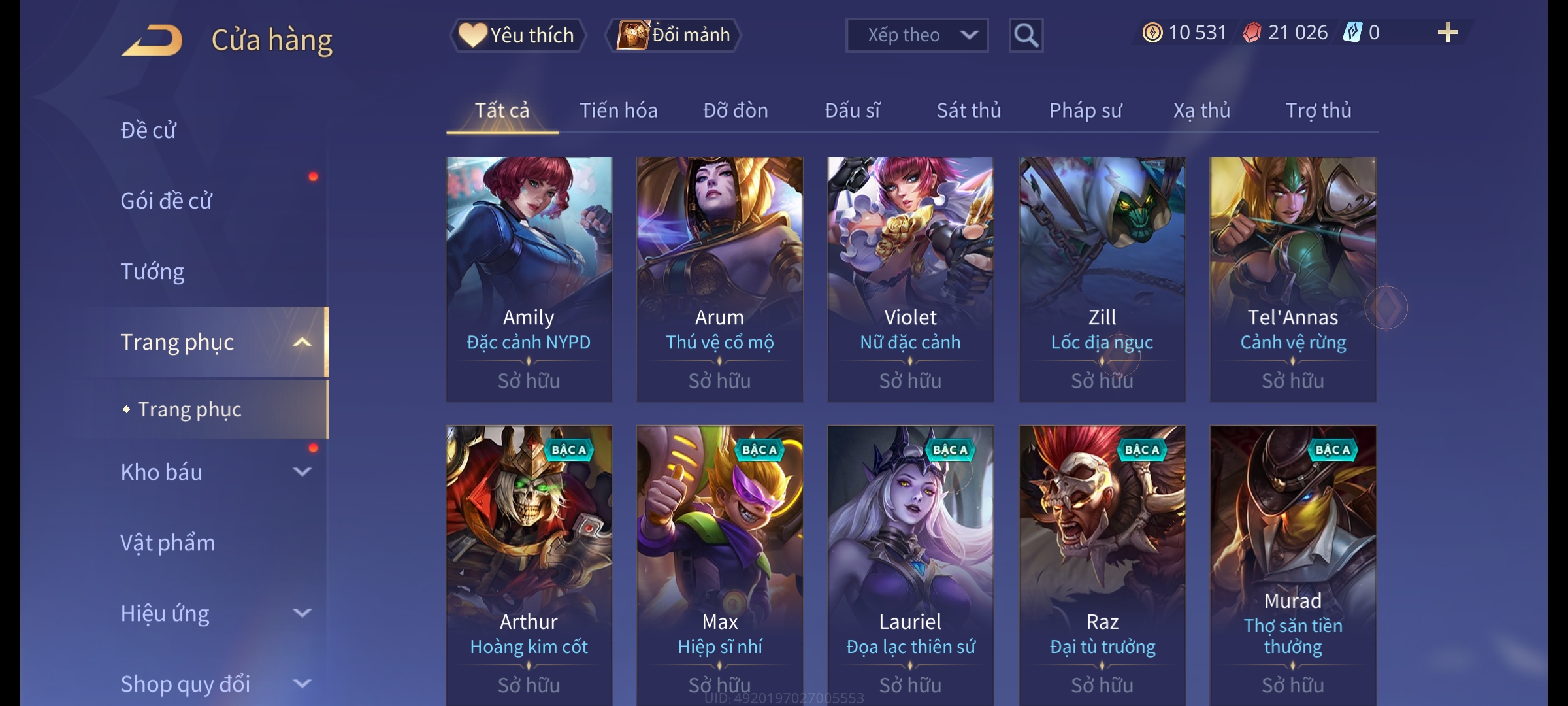Image resolution: width=1568 pixels, height=706 pixels.
Task: Switch to the Đỡ đòn tab
Action: point(735,110)
